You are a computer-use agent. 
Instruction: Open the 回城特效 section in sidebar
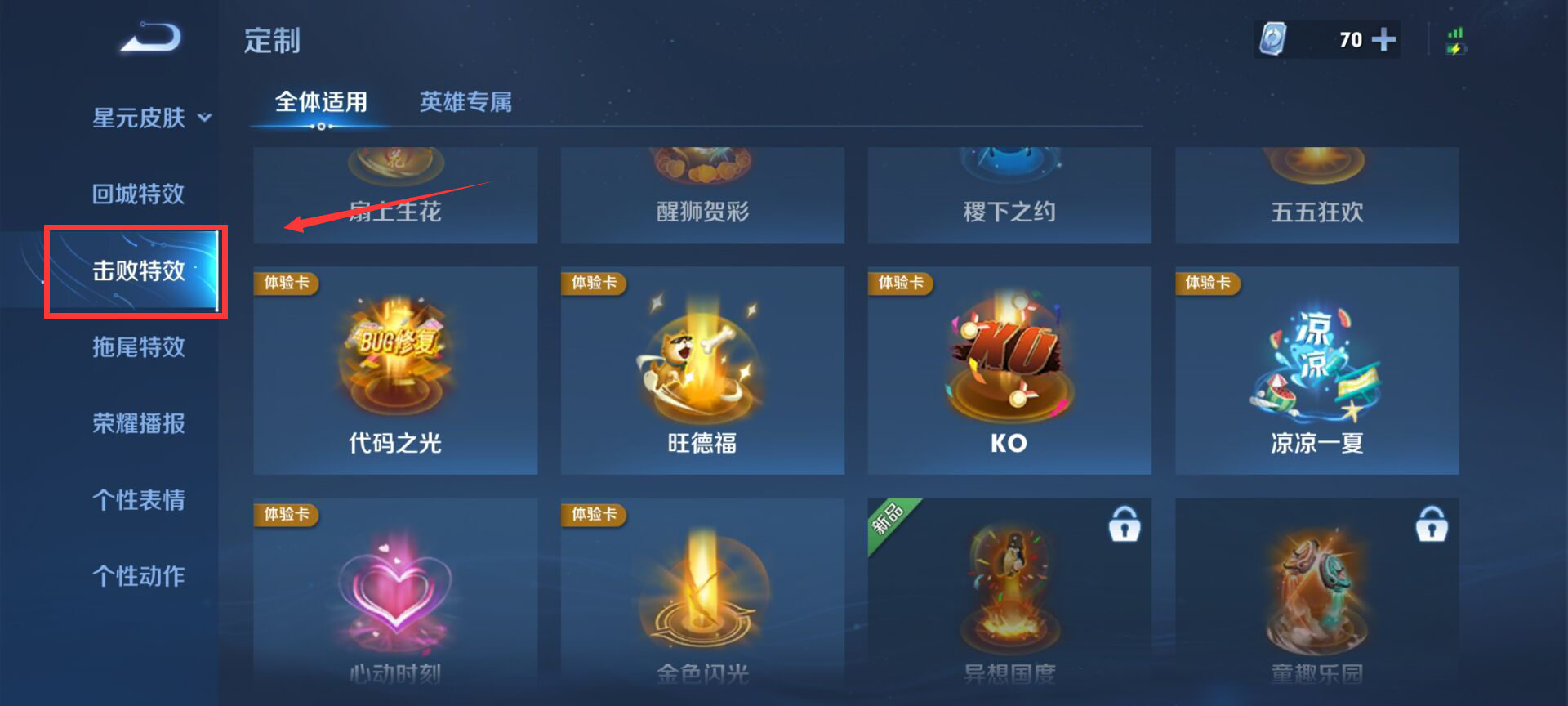(x=136, y=194)
